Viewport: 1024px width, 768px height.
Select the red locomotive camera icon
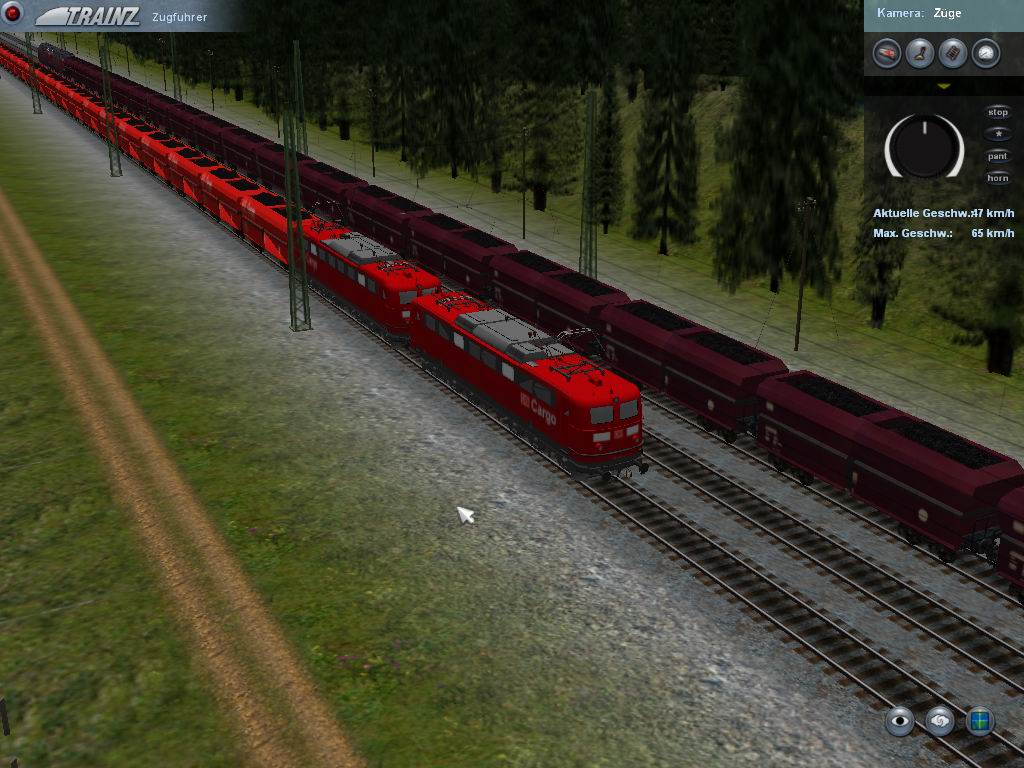[x=887, y=53]
